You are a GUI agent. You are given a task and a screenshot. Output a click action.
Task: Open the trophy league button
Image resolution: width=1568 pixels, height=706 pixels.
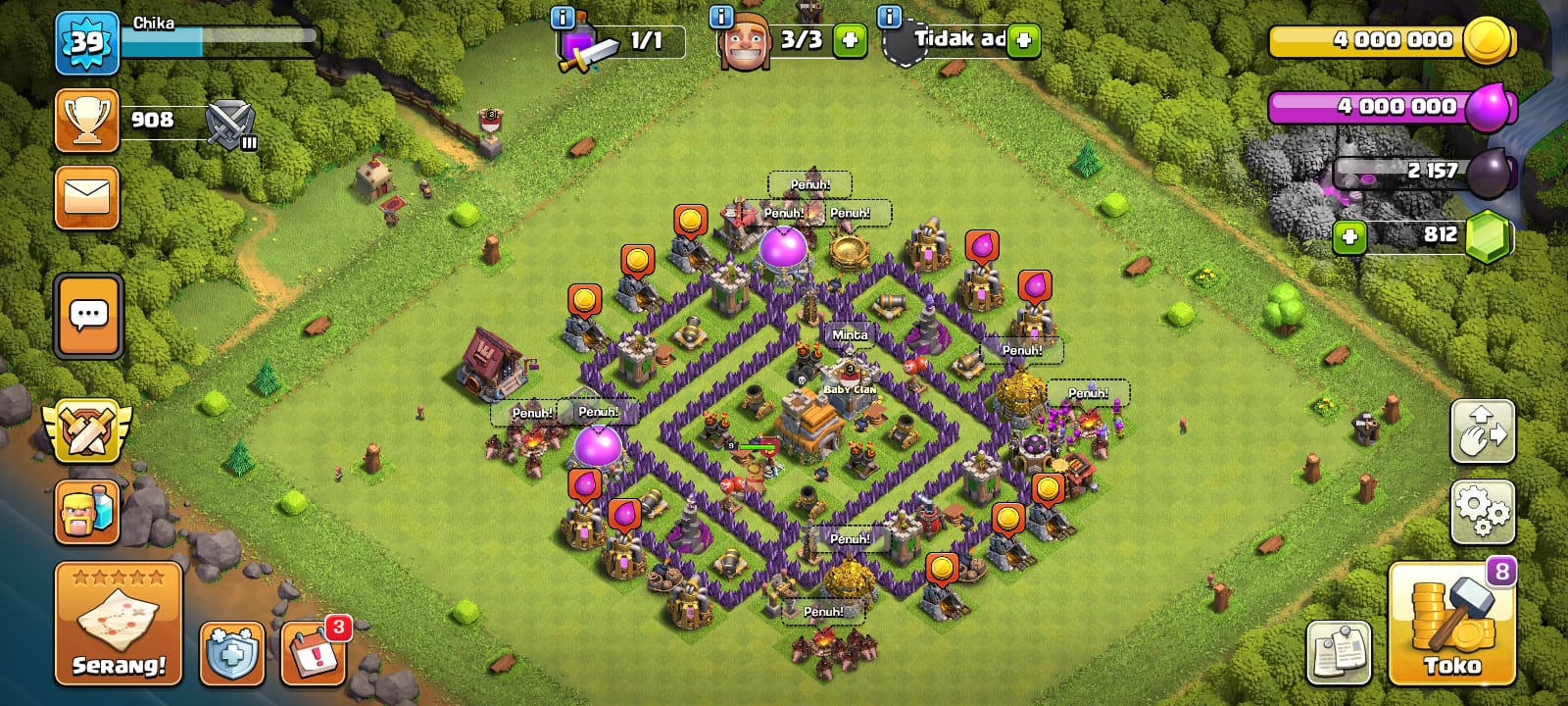coord(87,121)
